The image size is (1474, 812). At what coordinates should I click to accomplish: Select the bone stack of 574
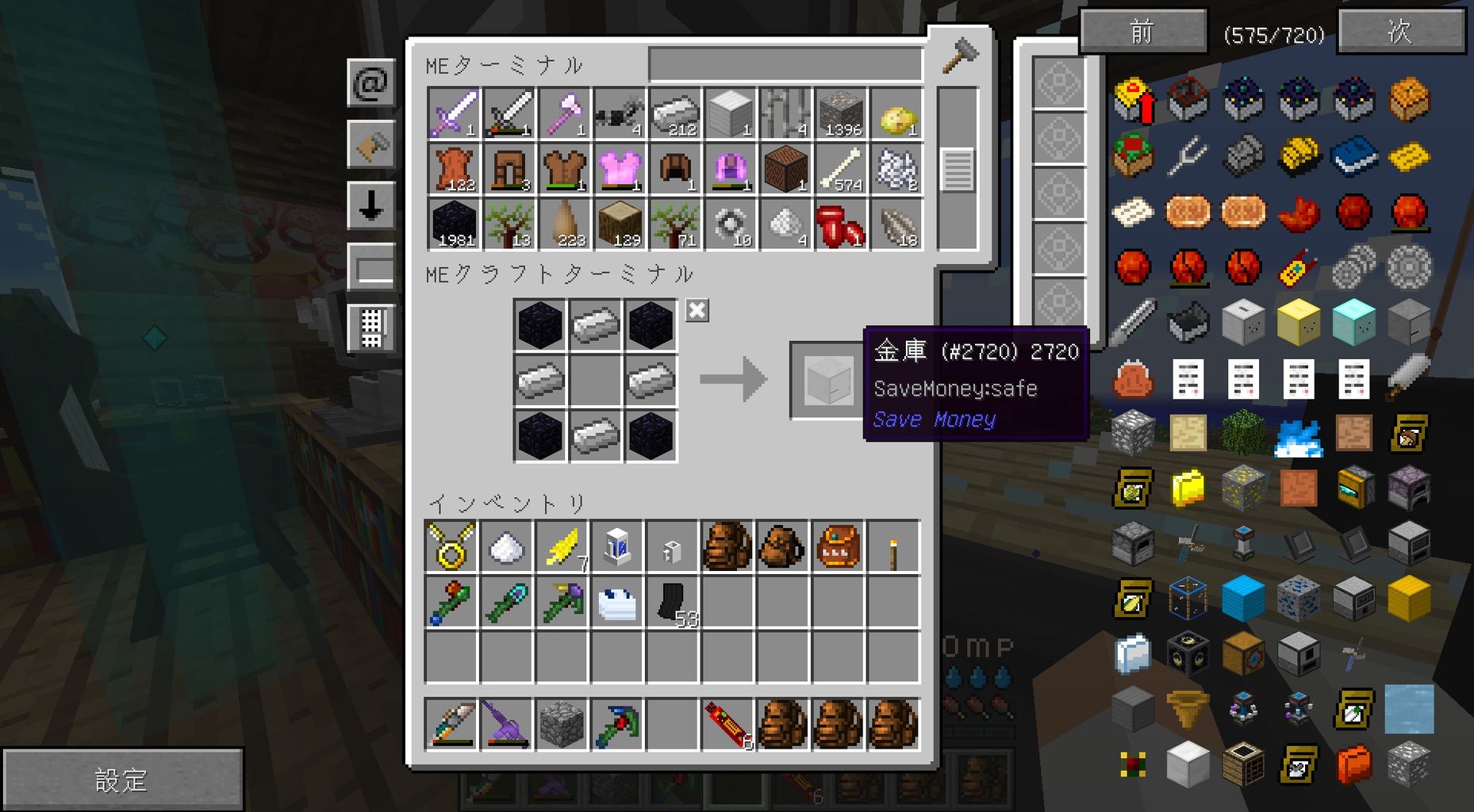(x=841, y=168)
